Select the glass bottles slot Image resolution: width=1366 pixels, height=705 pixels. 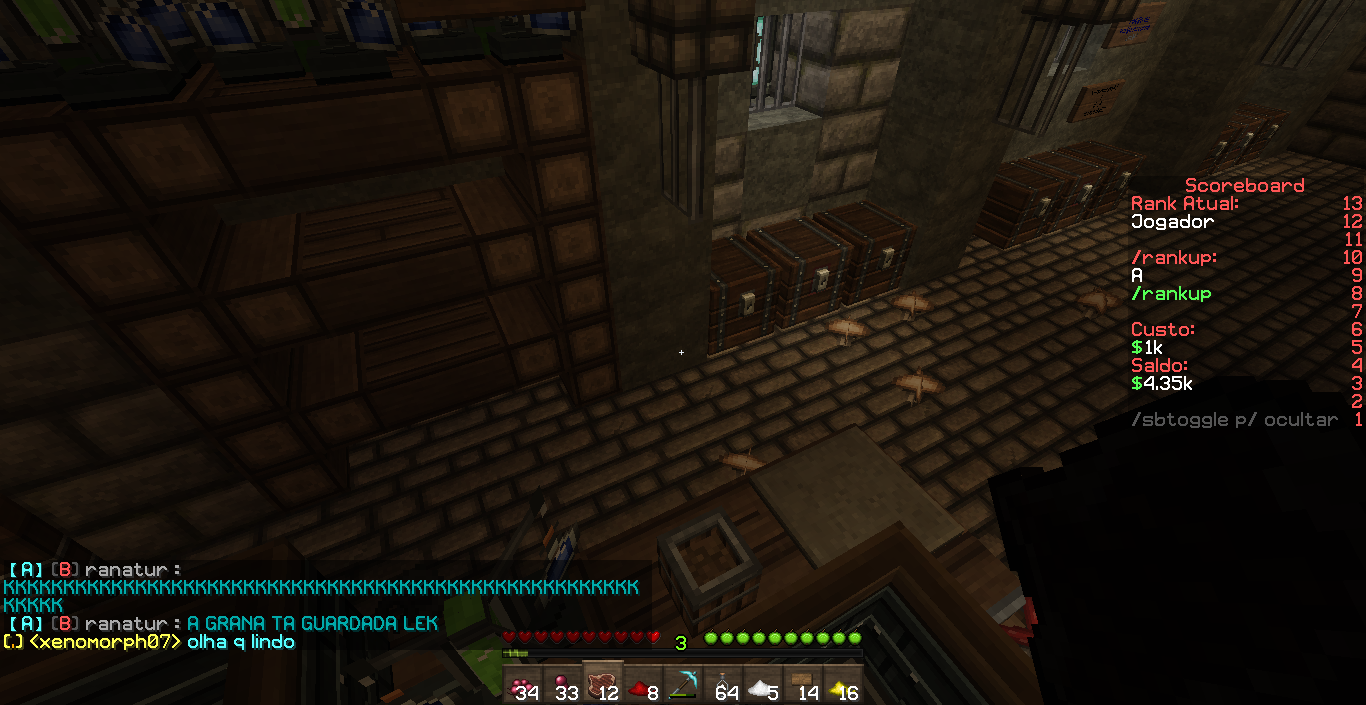pos(723,684)
